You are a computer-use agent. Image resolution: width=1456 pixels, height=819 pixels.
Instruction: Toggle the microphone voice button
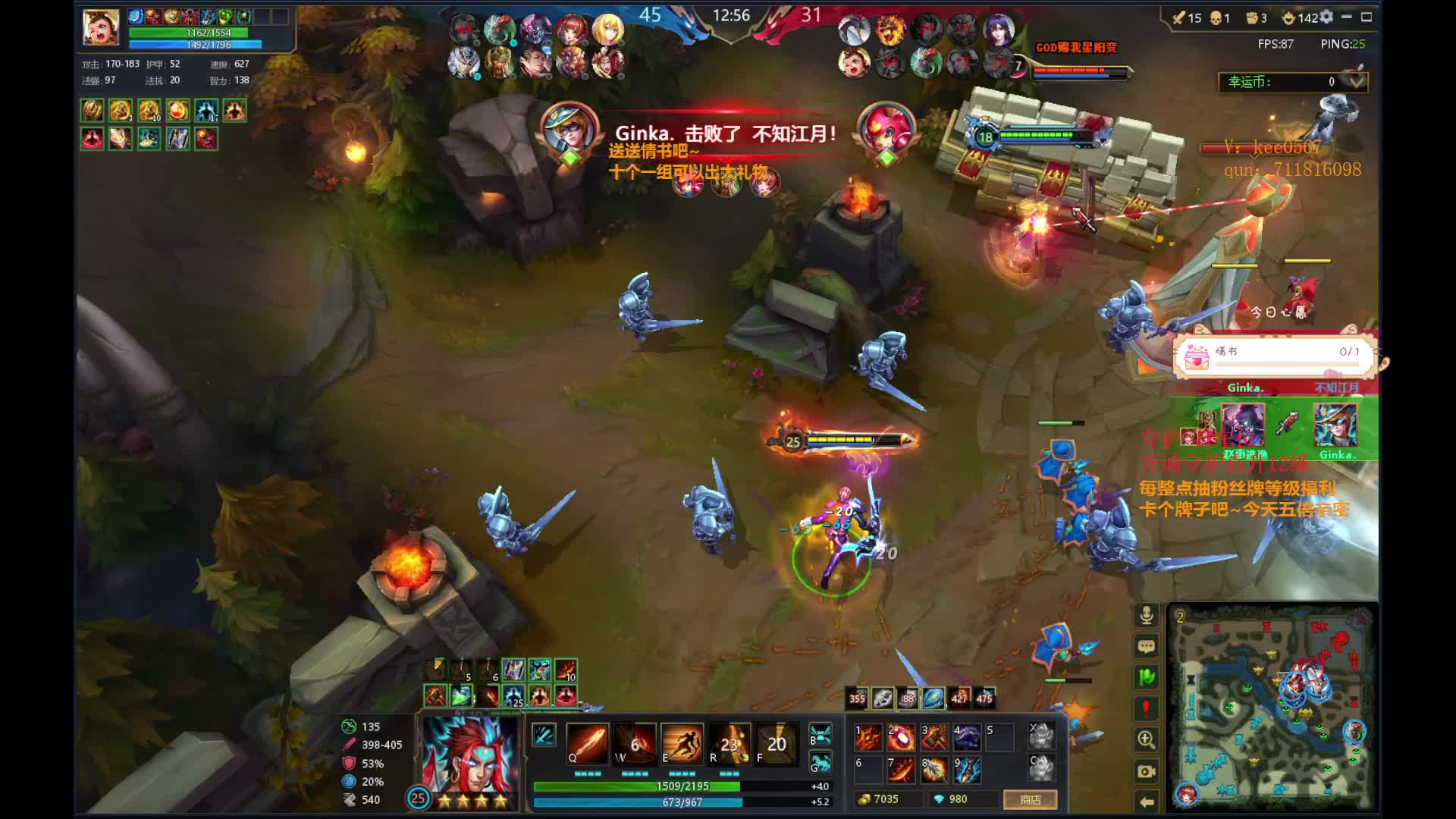pos(1146,615)
